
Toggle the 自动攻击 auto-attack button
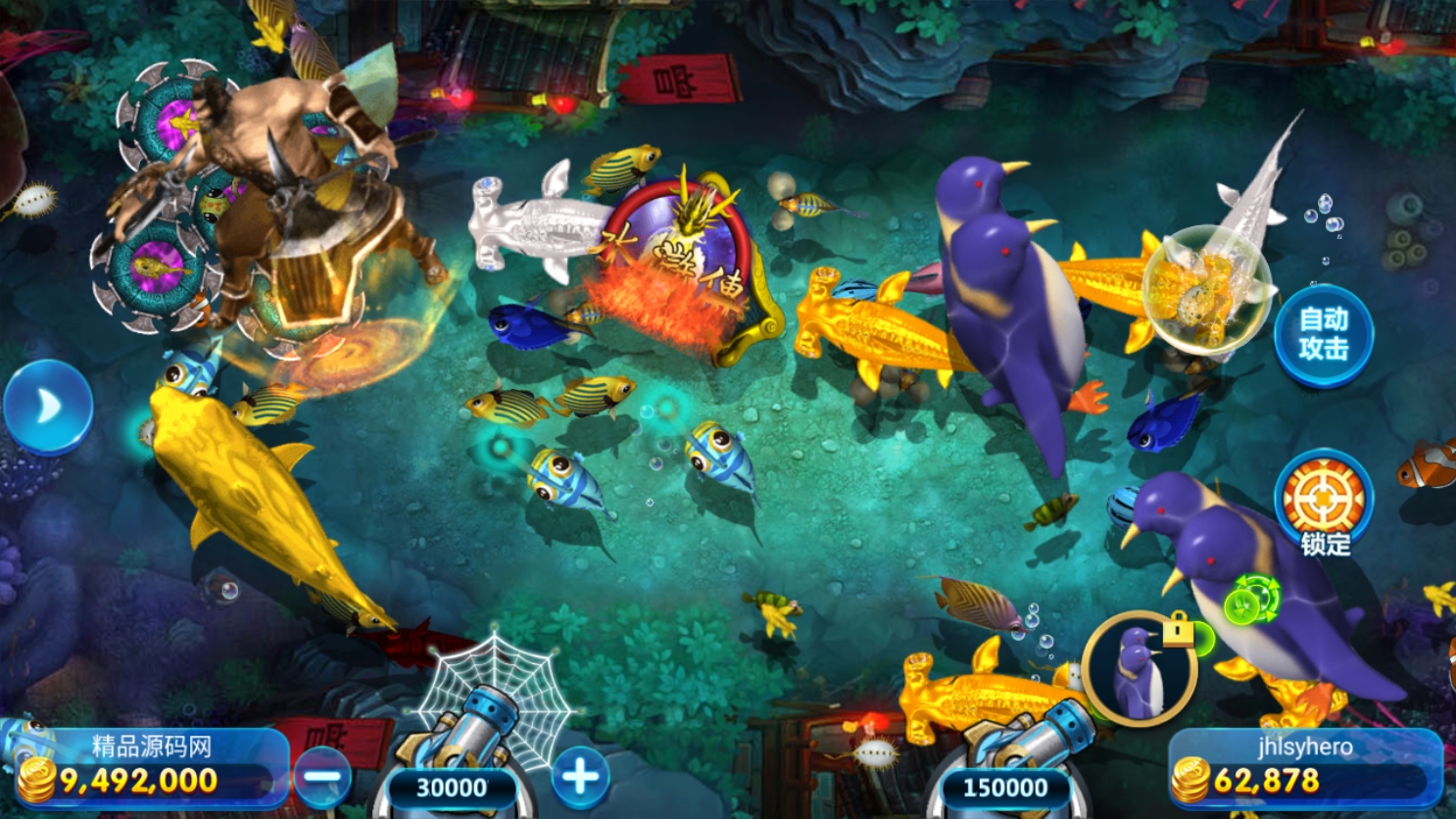[1323, 335]
